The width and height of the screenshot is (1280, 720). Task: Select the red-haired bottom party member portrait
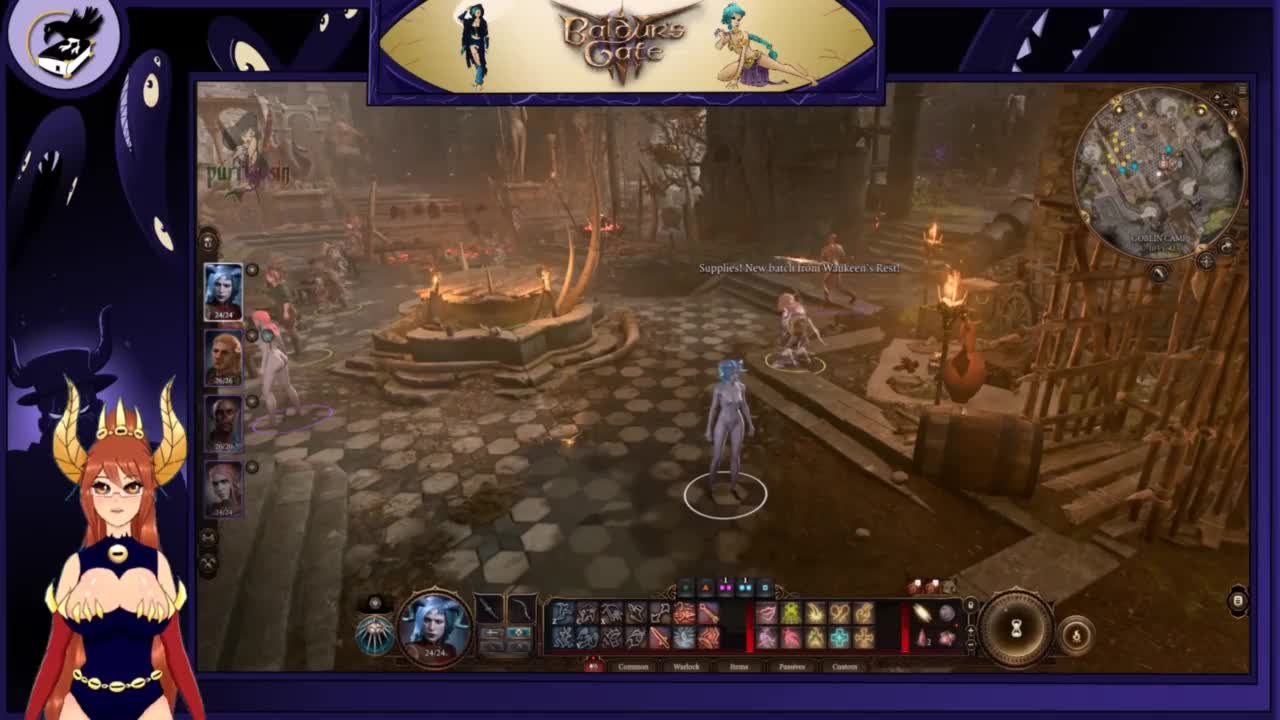tap(223, 488)
